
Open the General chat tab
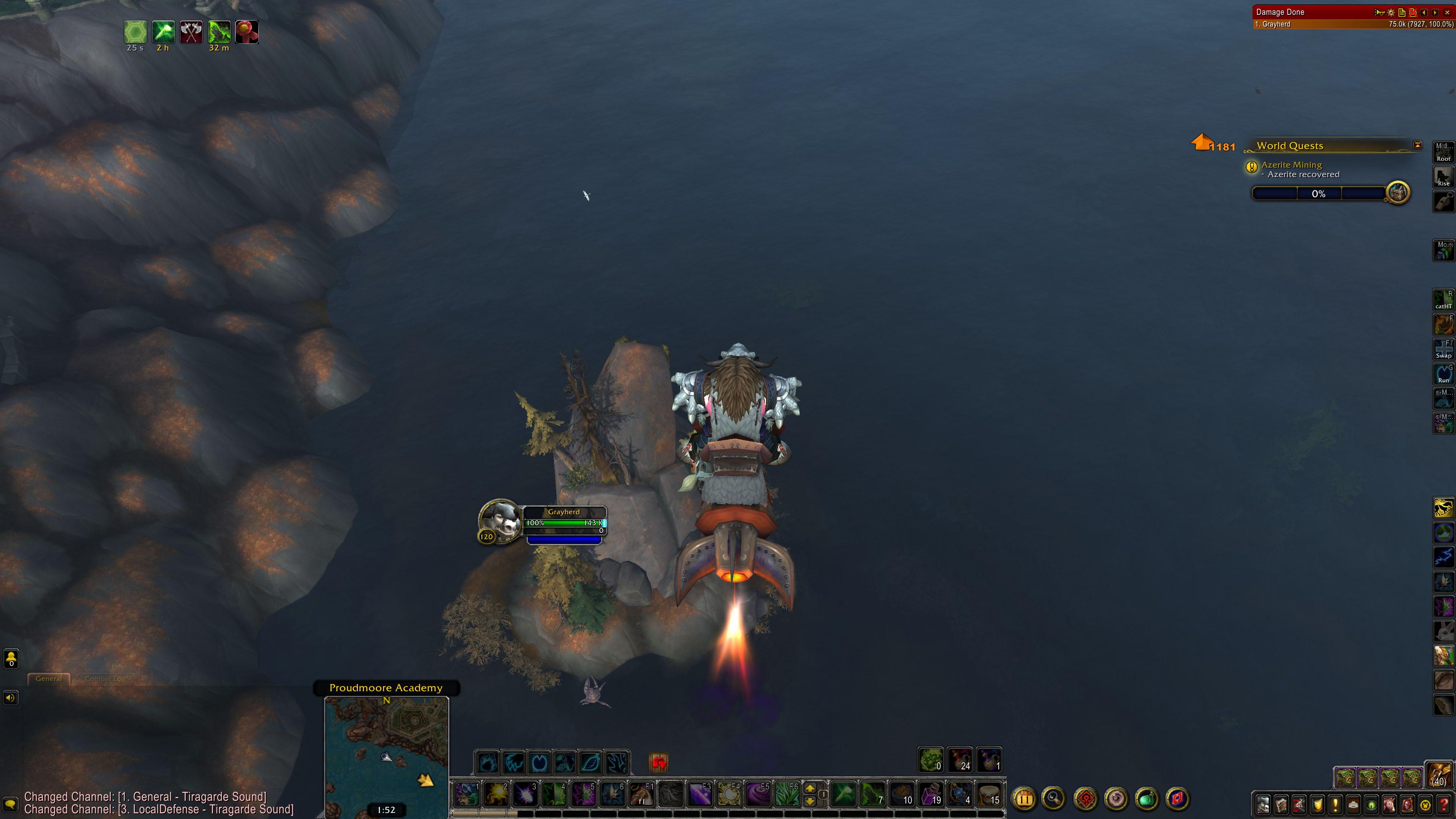49,679
